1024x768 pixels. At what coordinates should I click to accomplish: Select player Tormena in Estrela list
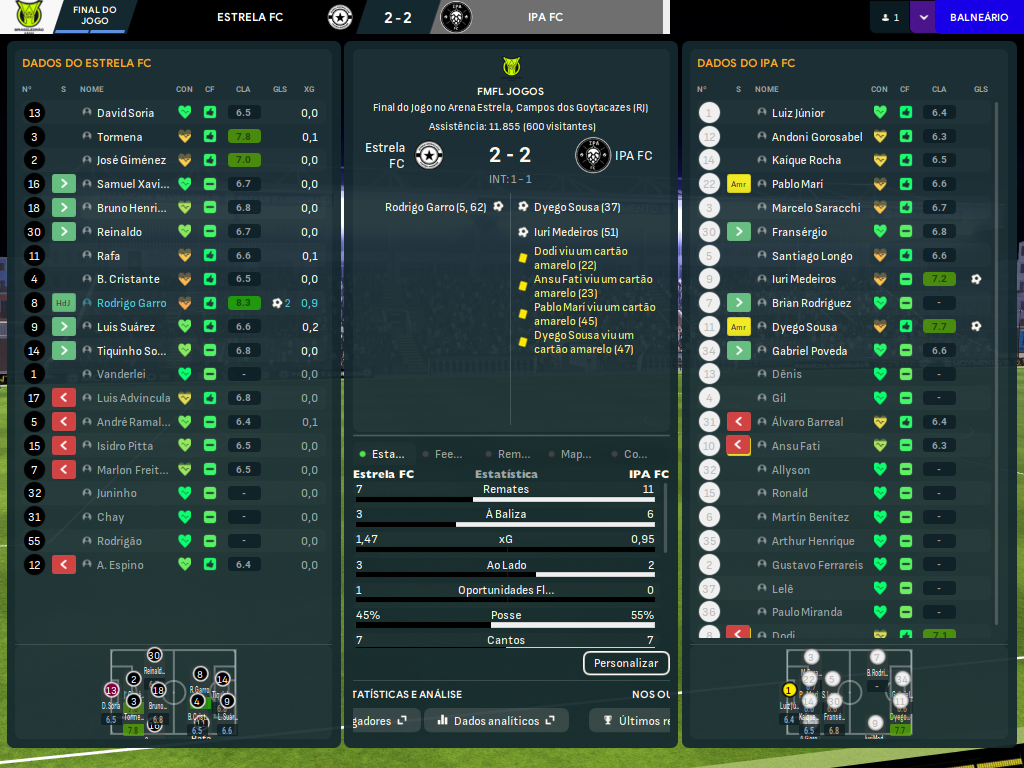coord(119,137)
